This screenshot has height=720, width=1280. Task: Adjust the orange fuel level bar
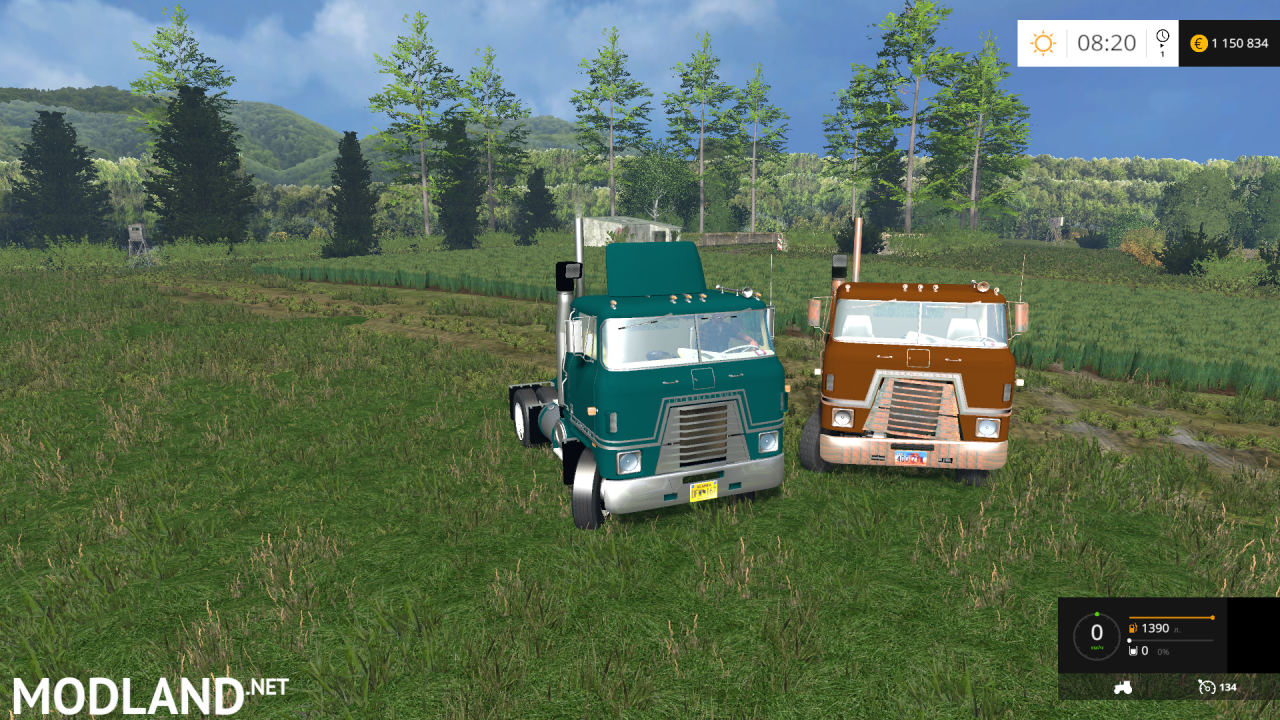pos(1171,617)
